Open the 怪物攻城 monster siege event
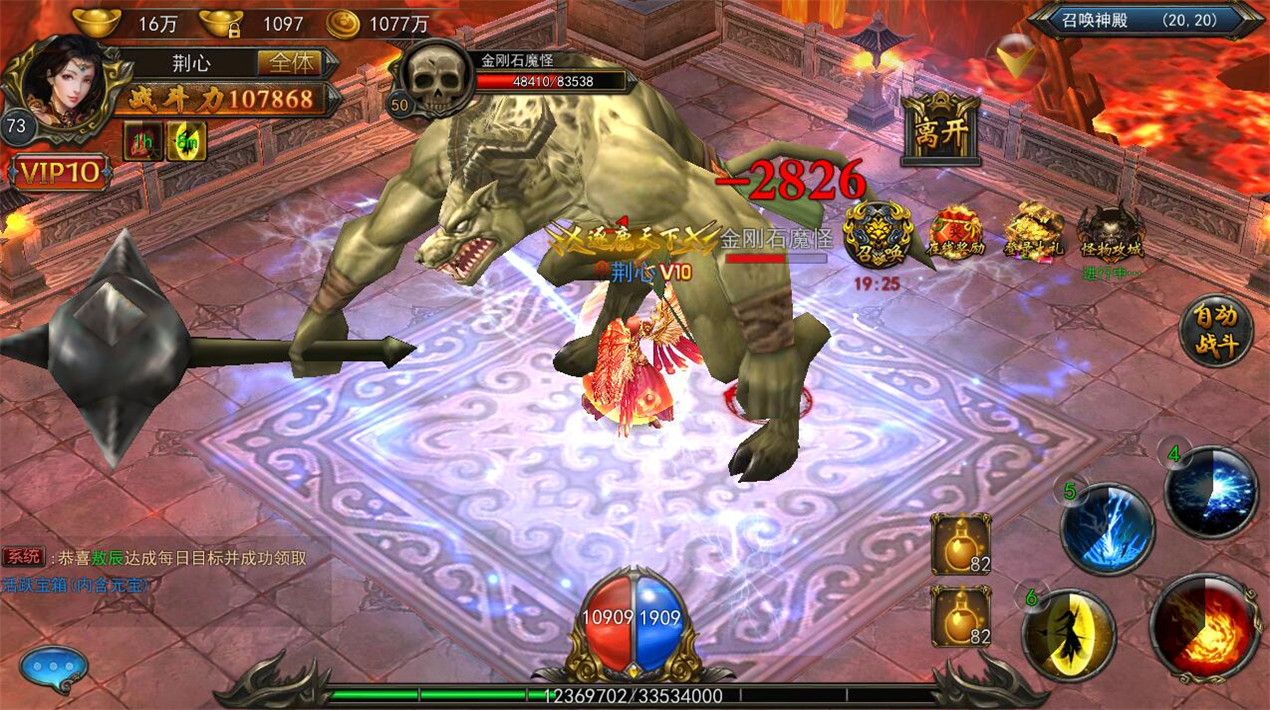Image resolution: width=1270 pixels, height=710 pixels. click(1111, 234)
